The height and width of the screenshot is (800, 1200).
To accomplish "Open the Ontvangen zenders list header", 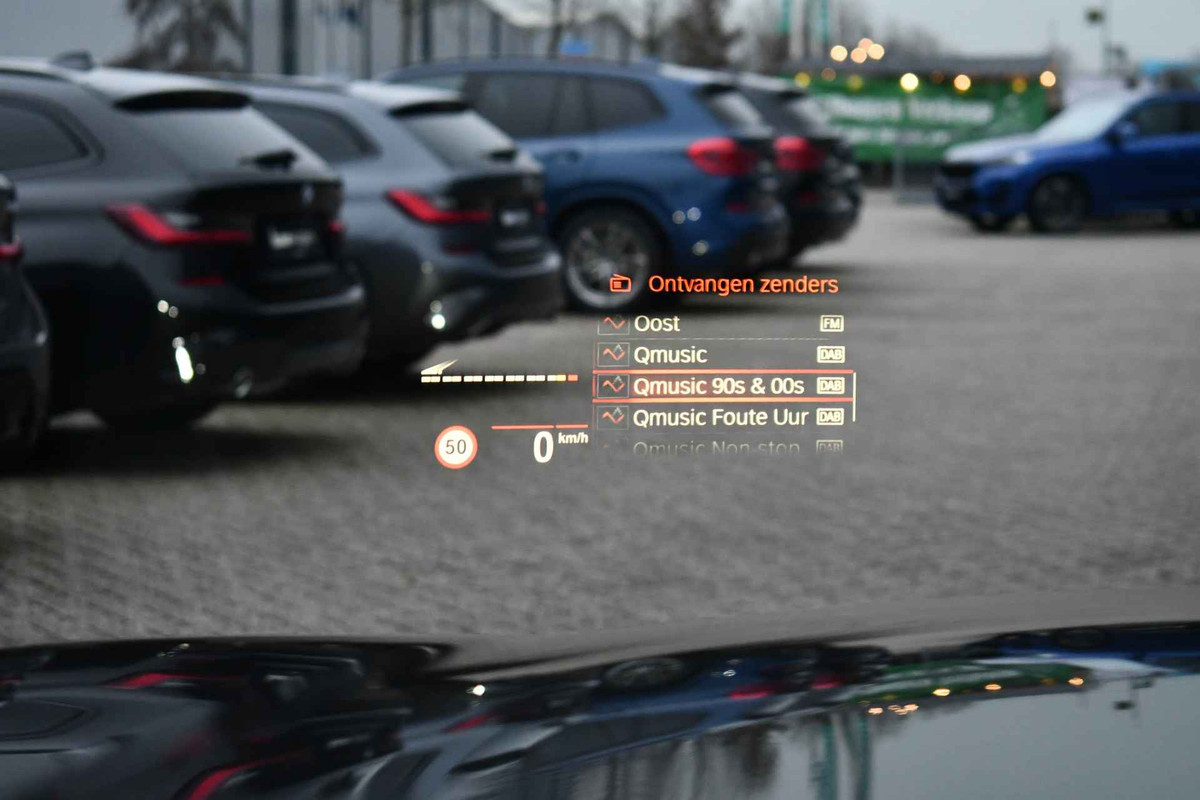I will pyautogui.click(x=742, y=284).
